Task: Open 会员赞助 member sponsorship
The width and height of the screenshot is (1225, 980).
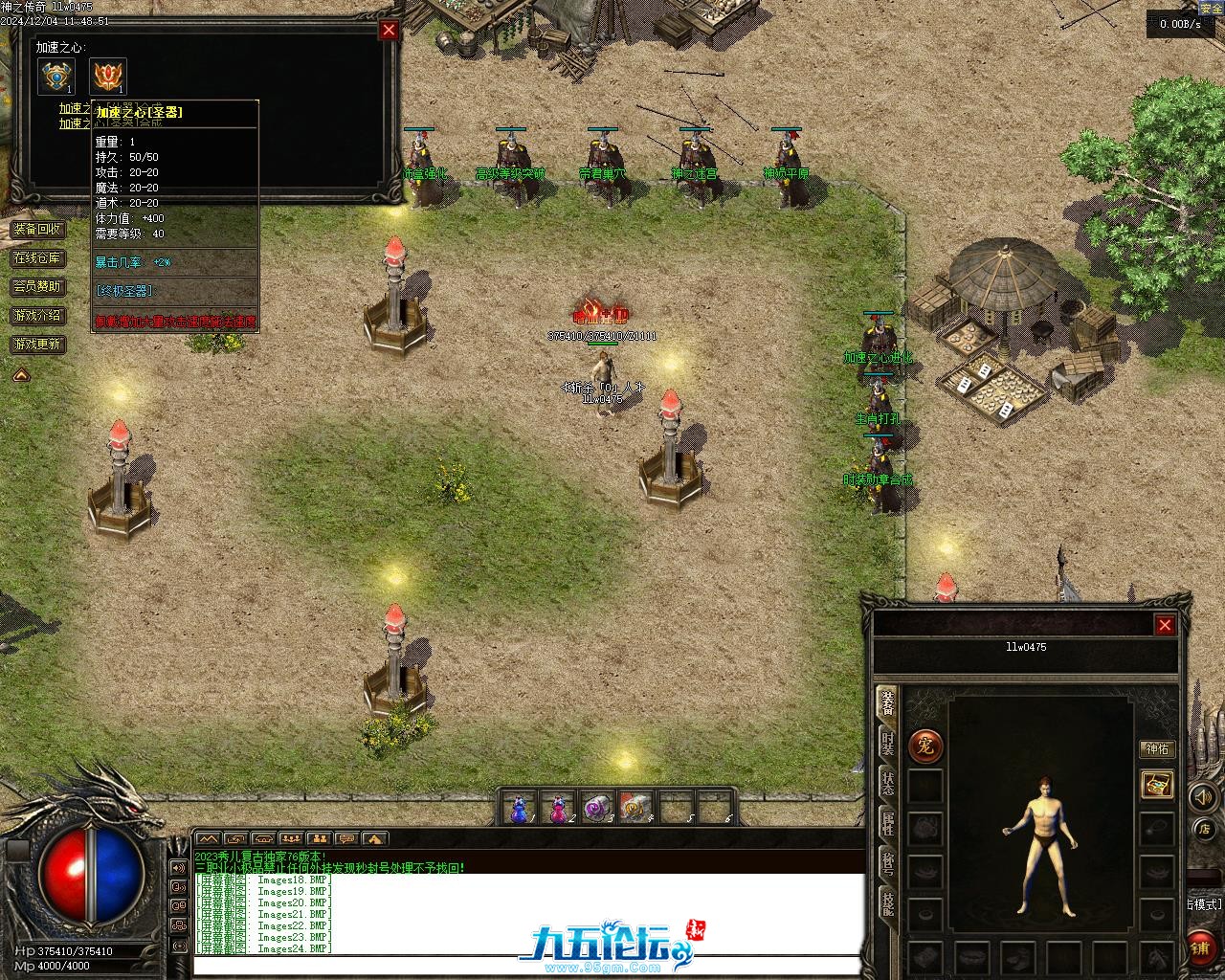Action: pyautogui.click(x=37, y=287)
